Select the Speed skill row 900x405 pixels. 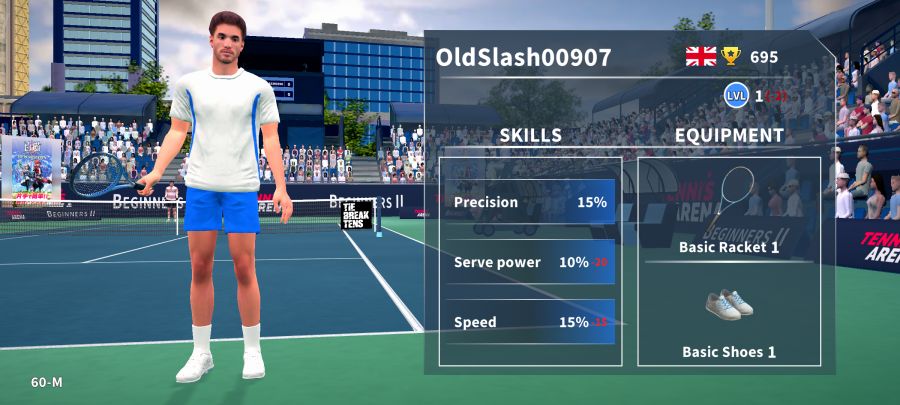tap(530, 322)
